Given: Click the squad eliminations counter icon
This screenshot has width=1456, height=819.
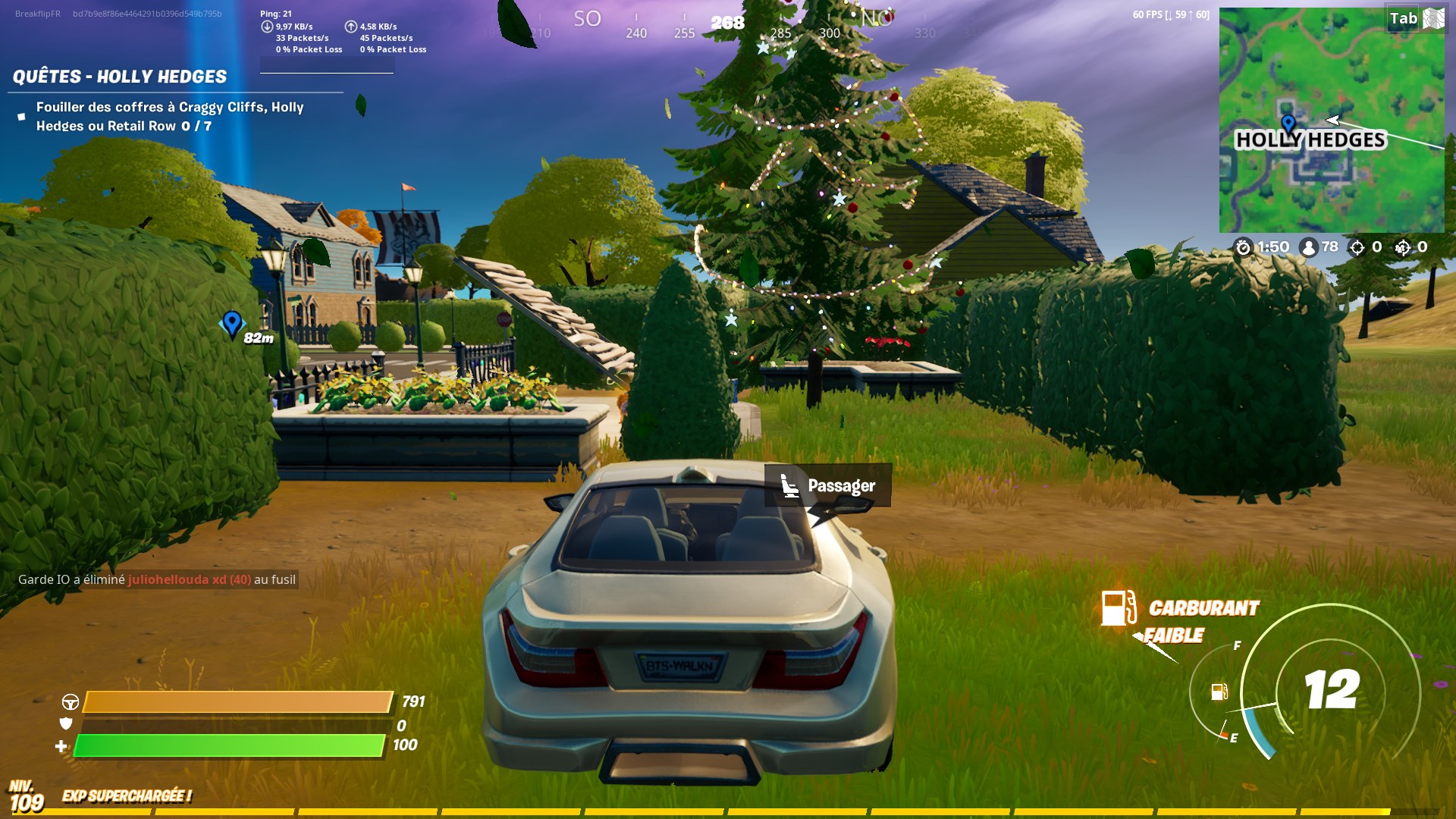Looking at the screenshot, I should click(x=1403, y=247).
